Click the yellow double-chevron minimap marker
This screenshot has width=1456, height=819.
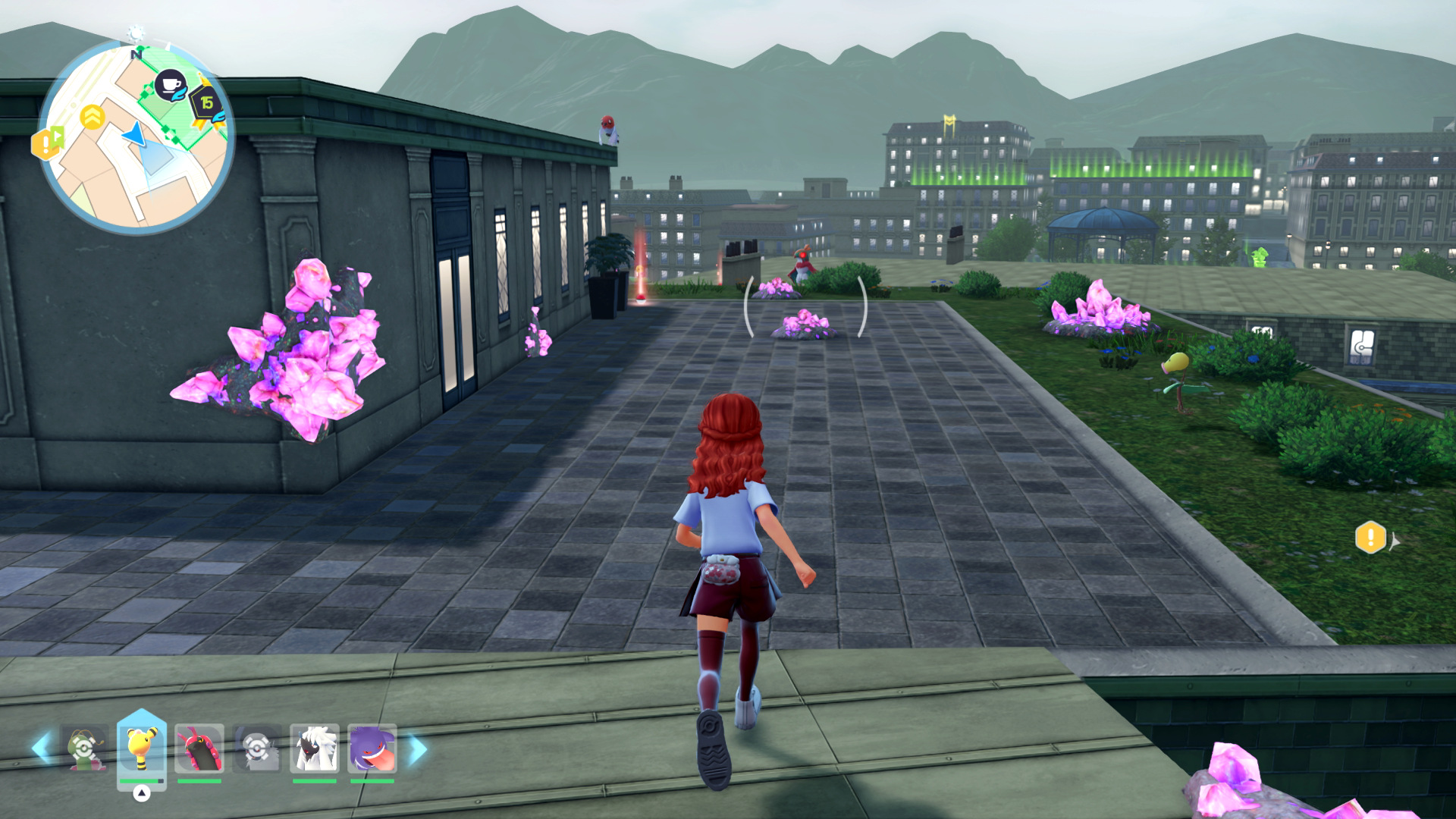(x=92, y=118)
